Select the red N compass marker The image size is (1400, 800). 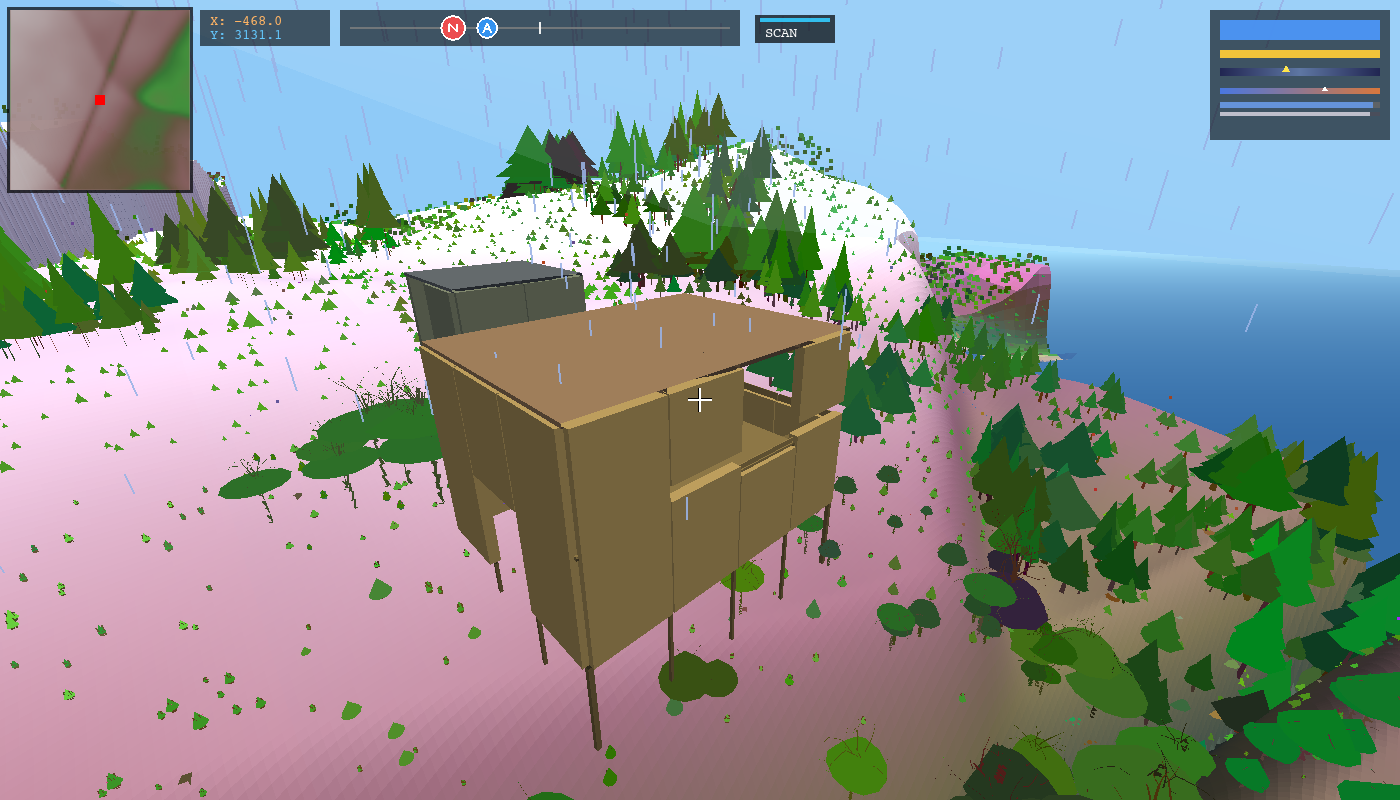click(x=452, y=28)
